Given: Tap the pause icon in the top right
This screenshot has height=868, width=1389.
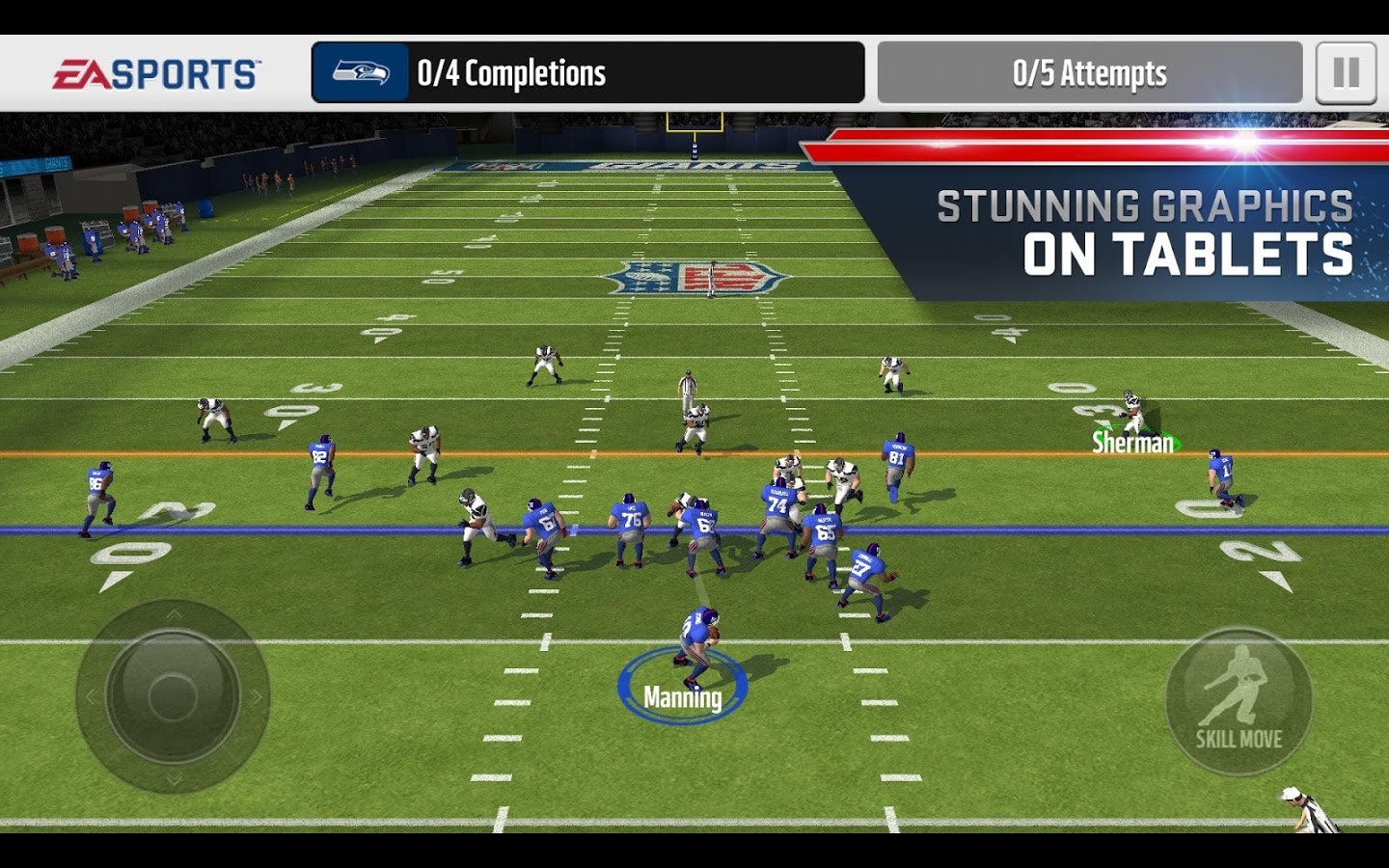Looking at the screenshot, I should coord(1345,71).
